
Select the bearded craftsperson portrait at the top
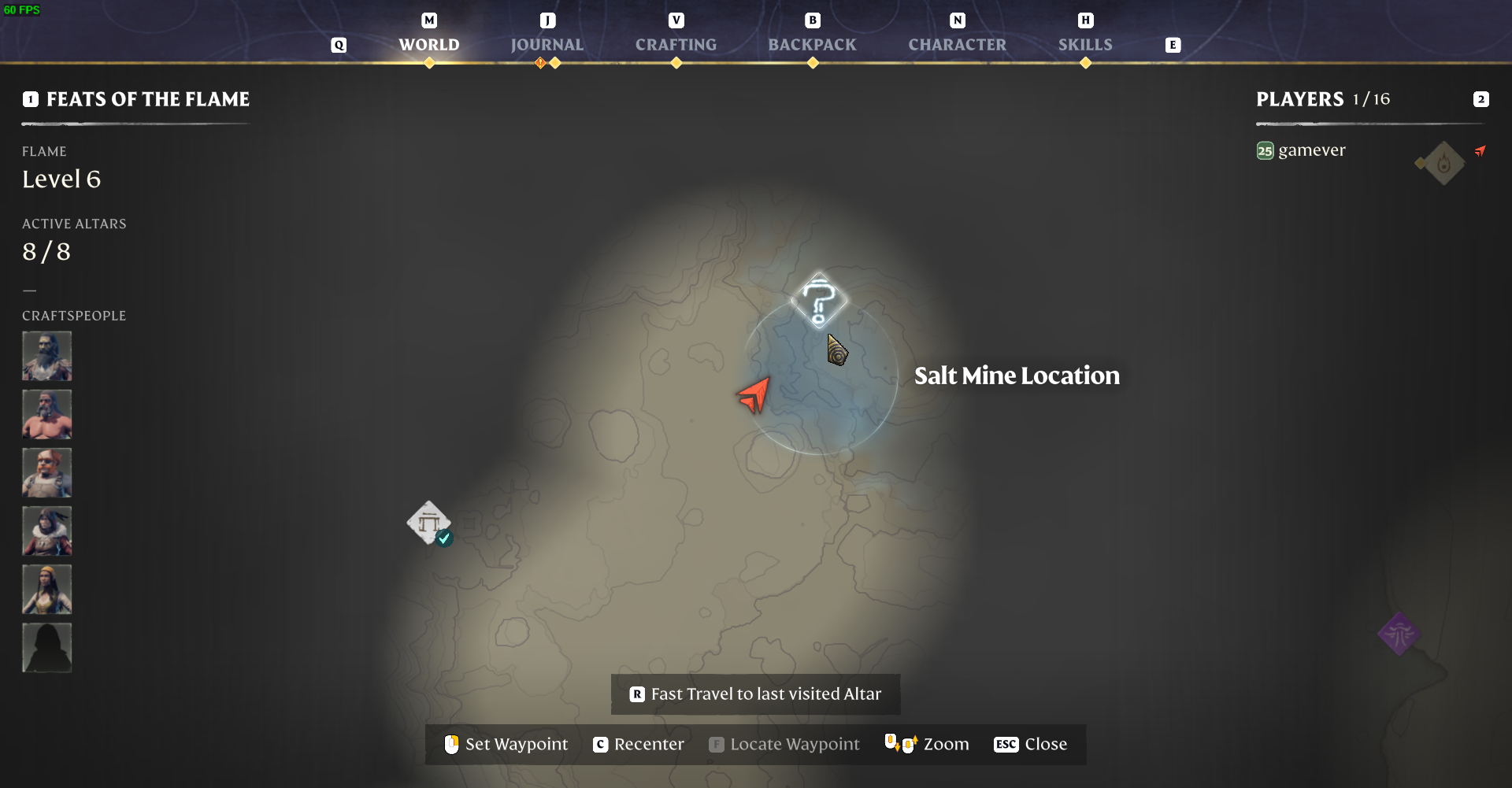46,356
